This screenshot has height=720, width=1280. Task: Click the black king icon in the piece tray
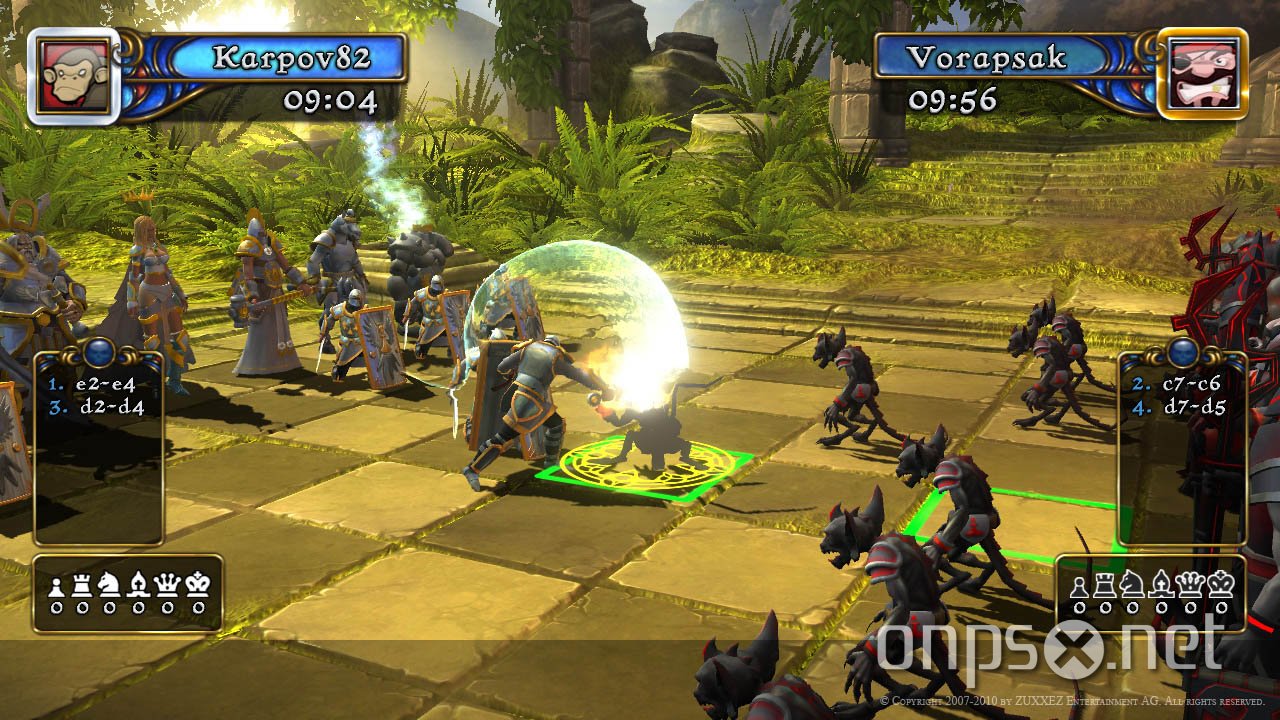click(1220, 585)
